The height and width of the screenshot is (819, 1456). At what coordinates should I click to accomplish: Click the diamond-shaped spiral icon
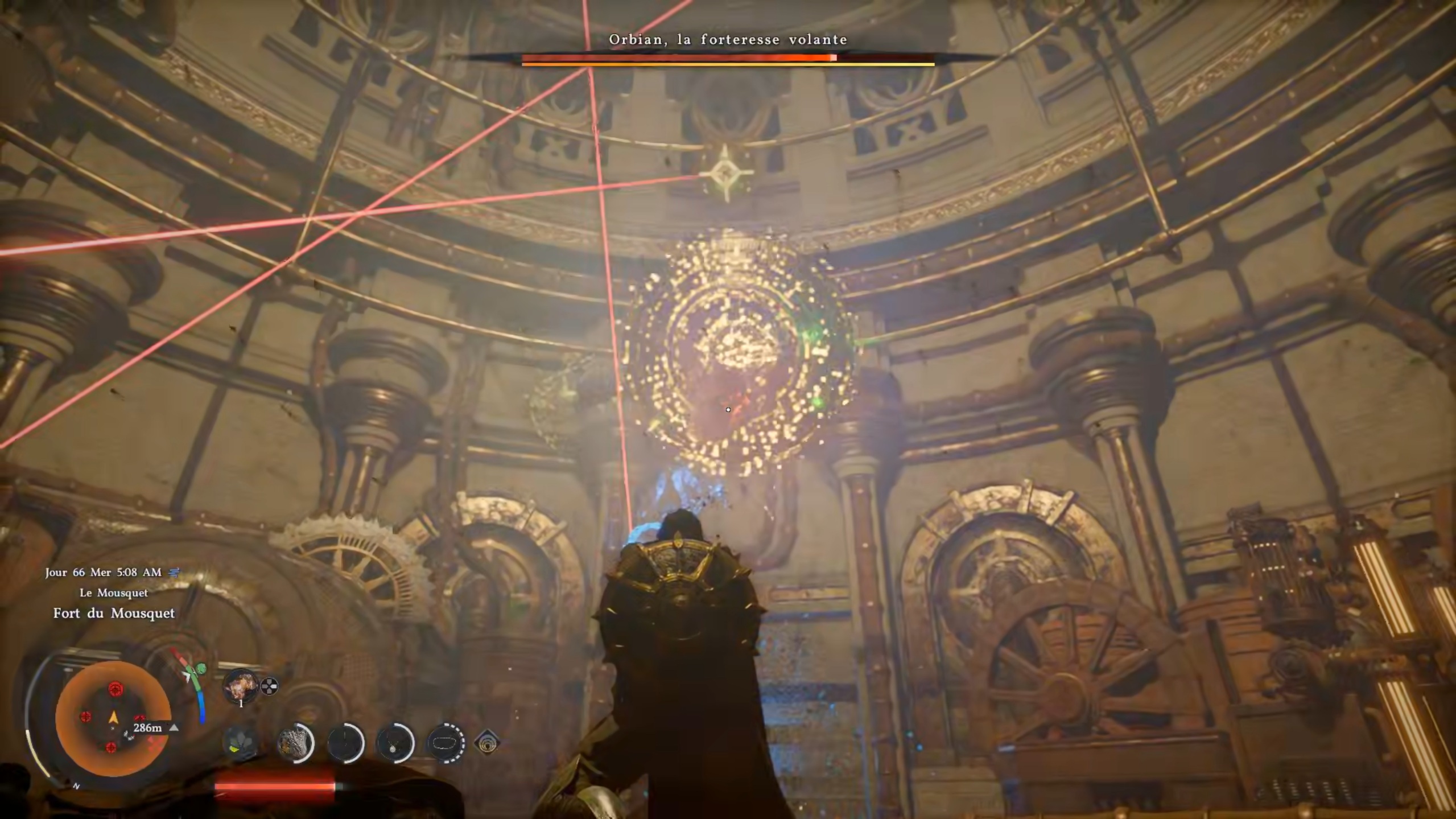tap(486, 743)
